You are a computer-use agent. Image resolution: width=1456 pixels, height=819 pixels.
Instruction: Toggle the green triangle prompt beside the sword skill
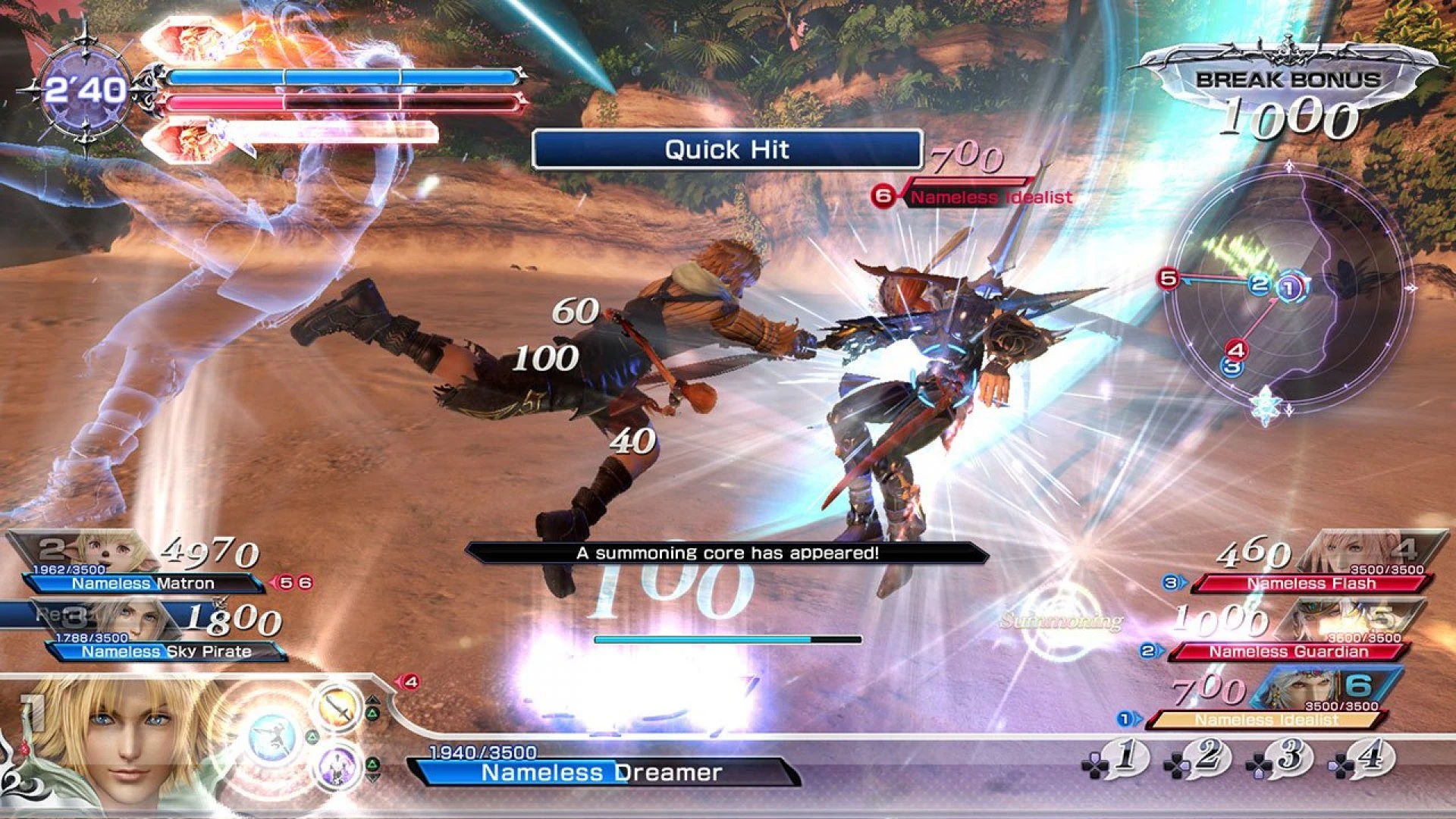click(x=372, y=712)
